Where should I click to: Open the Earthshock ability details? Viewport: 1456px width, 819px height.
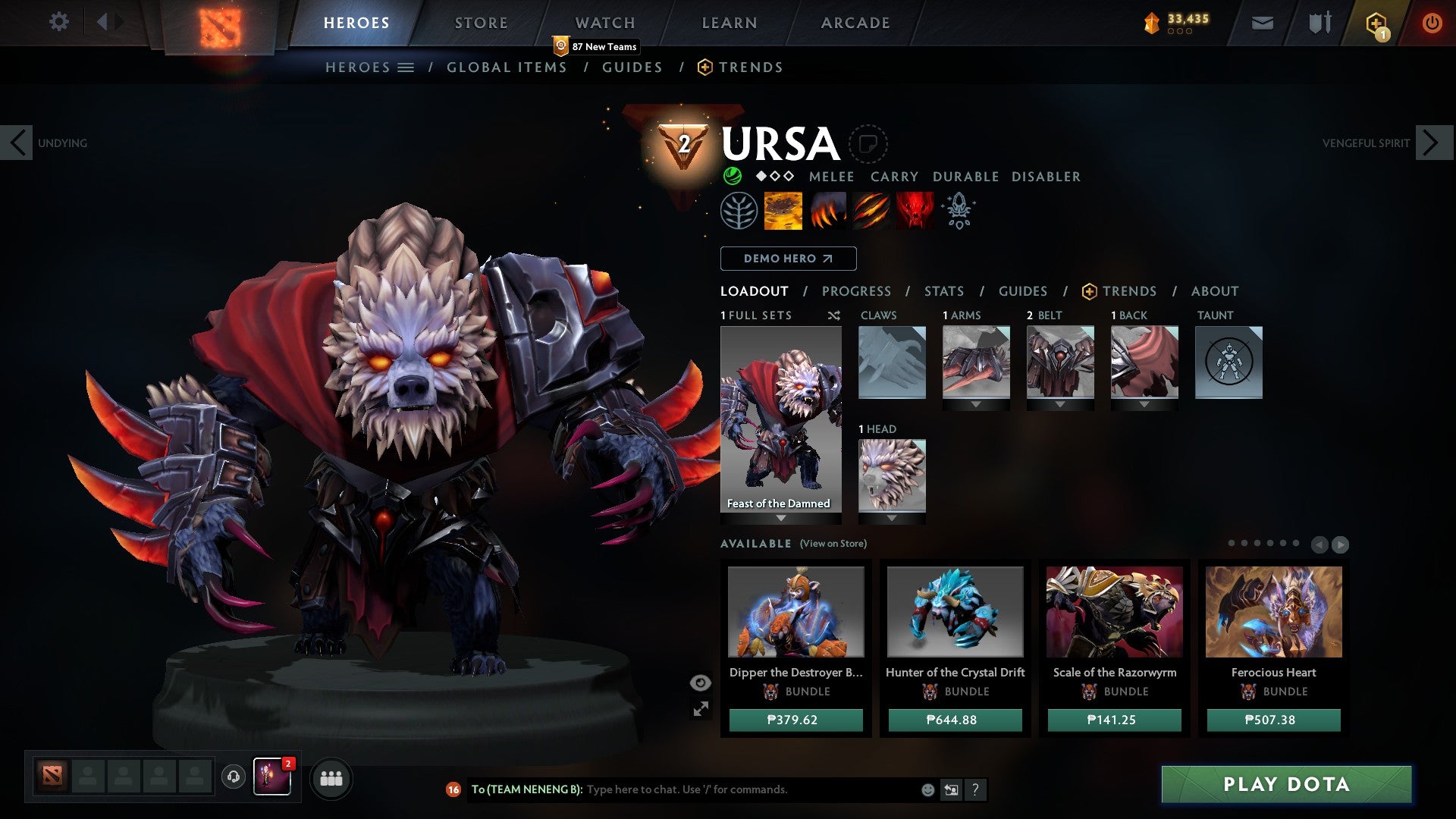click(782, 211)
